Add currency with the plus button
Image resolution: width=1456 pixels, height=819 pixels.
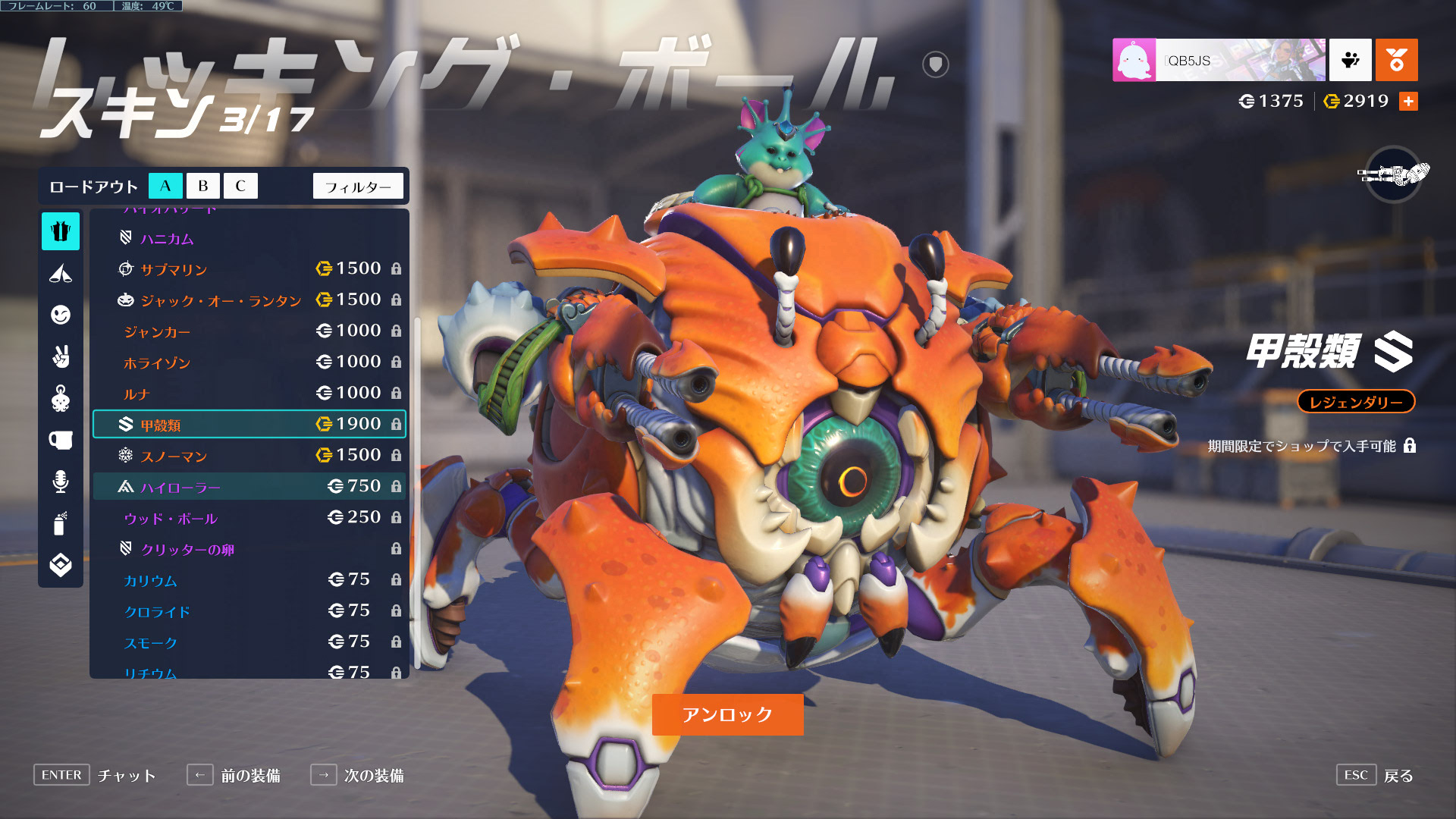click(1408, 102)
